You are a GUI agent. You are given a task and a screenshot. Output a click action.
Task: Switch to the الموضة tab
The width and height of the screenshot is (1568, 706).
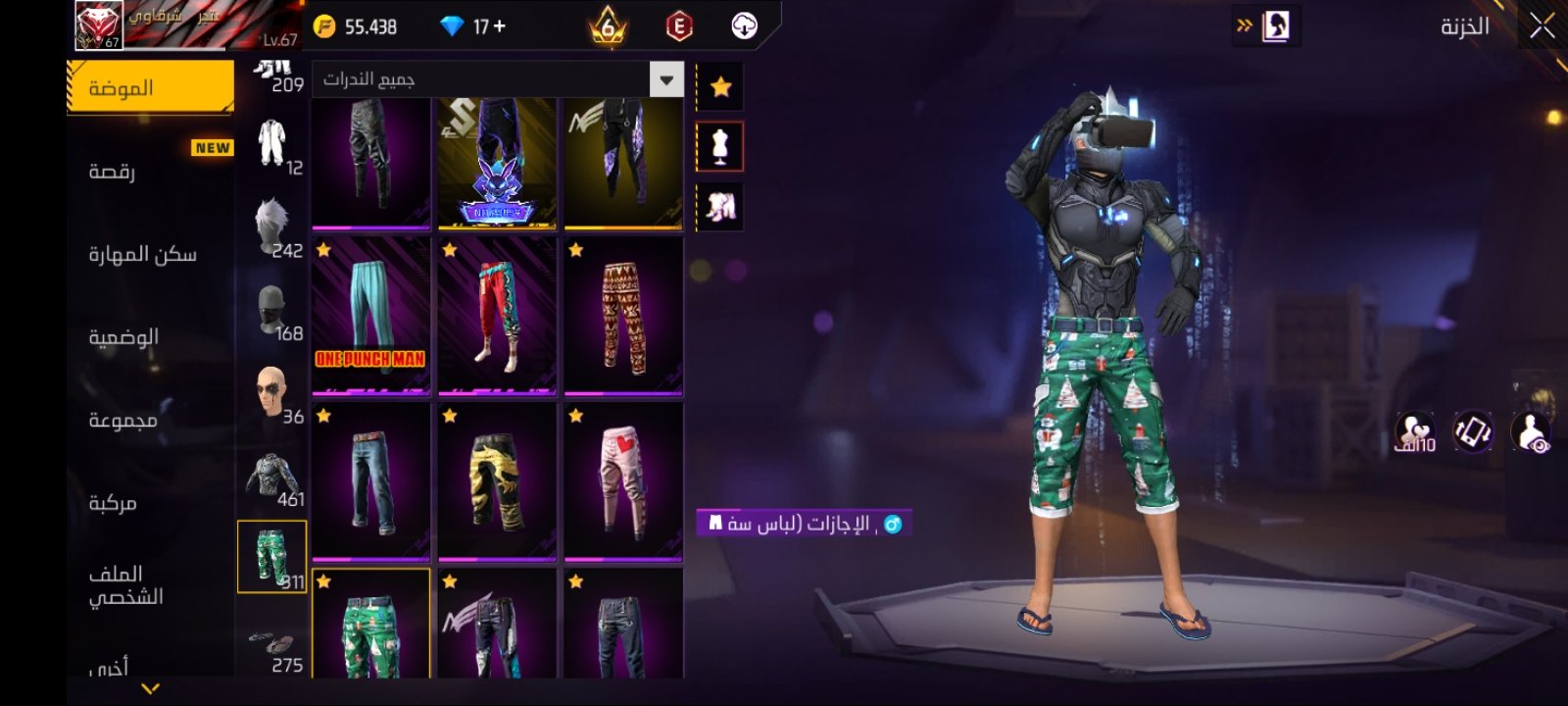[x=150, y=87]
